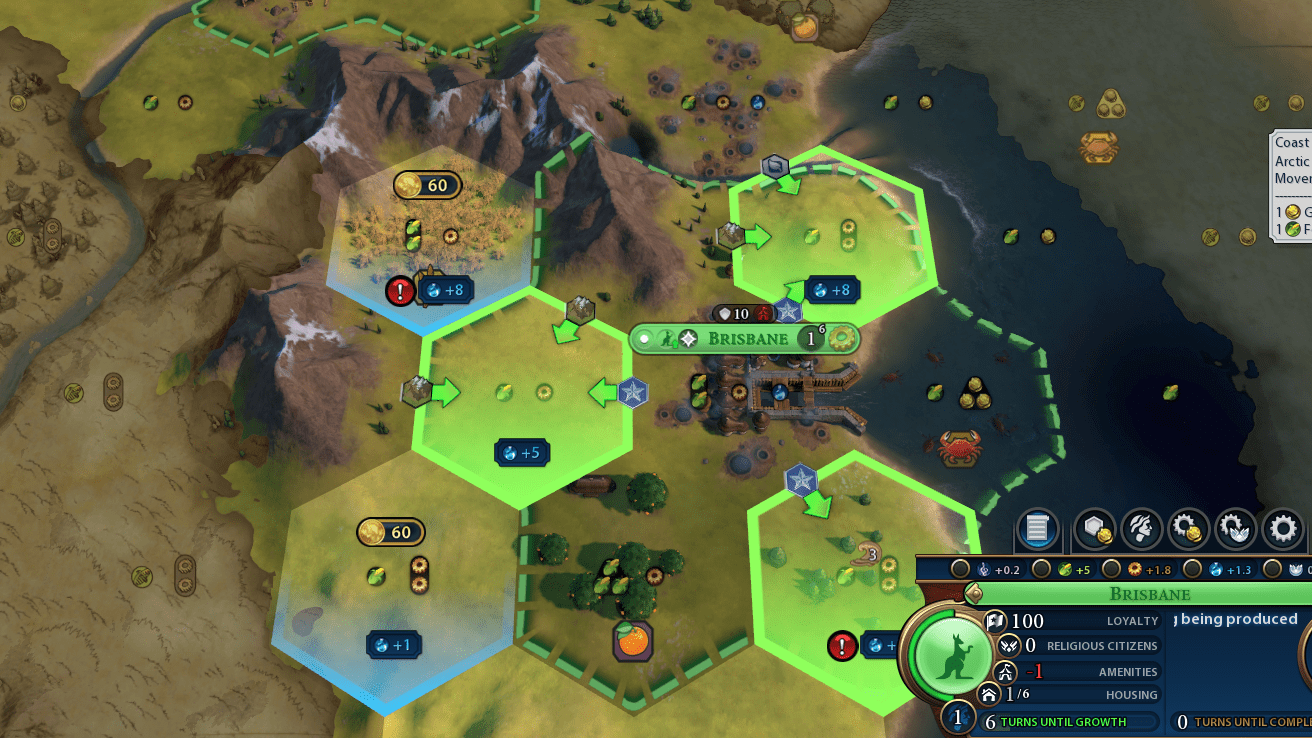This screenshot has height=738, width=1312.
Task: Open the city details scroll report
Action: (x=1037, y=528)
